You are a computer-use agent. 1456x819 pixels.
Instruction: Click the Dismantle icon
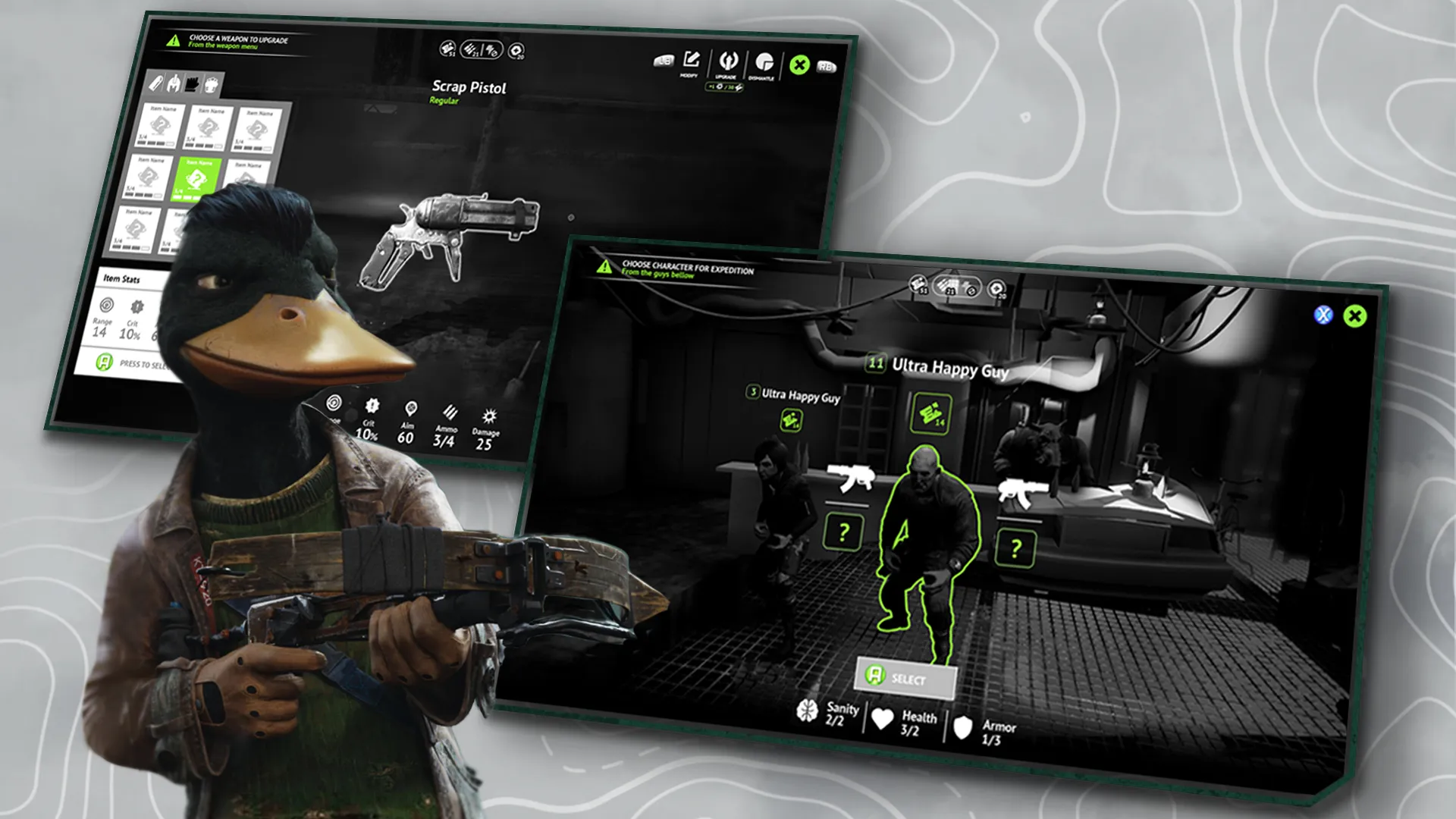click(x=764, y=62)
